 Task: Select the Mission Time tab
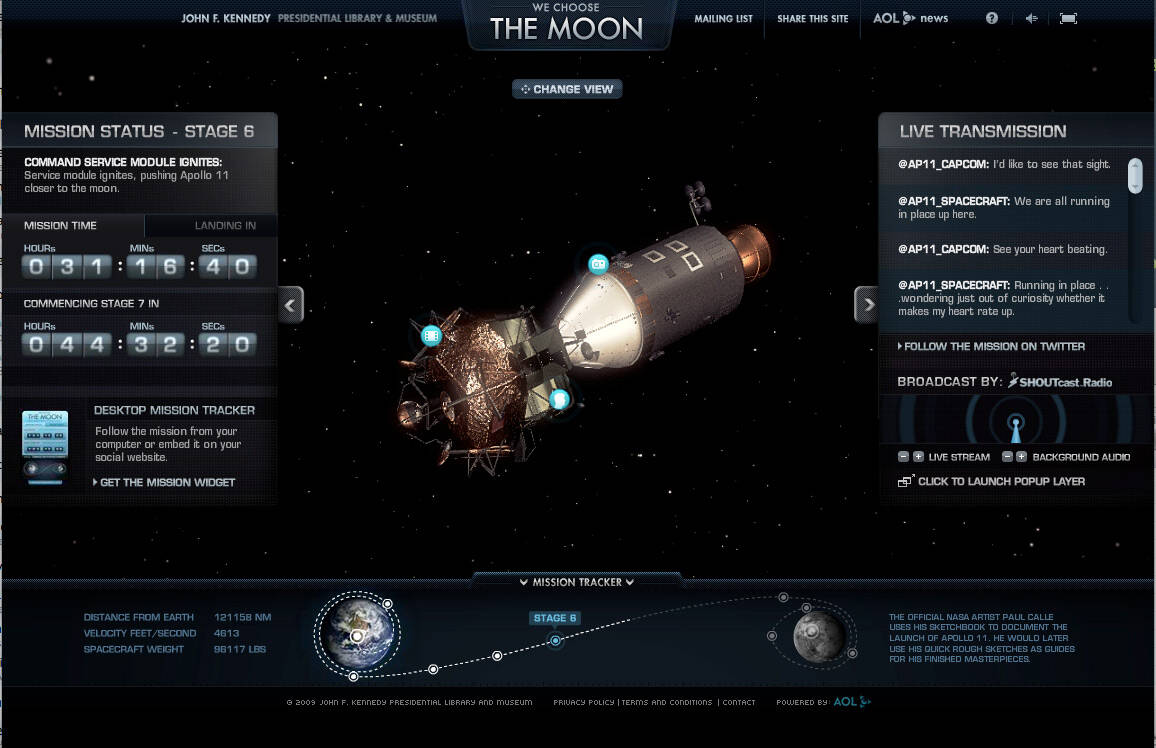click(61, 225)
